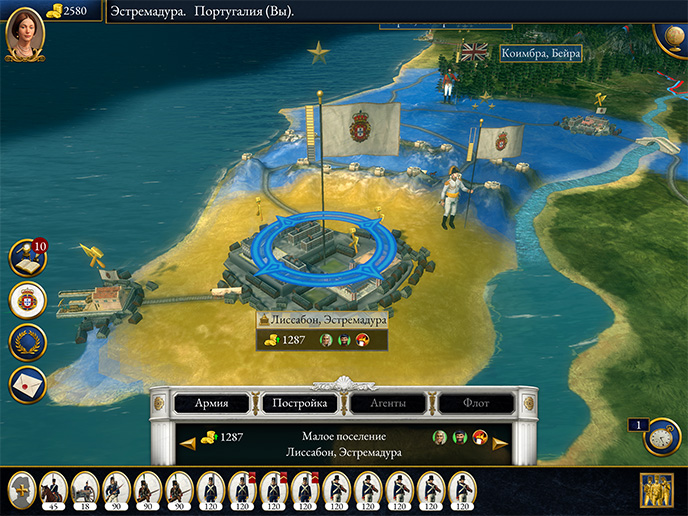Go to next settlement with right arrow
688x516 pixels.
500,442
